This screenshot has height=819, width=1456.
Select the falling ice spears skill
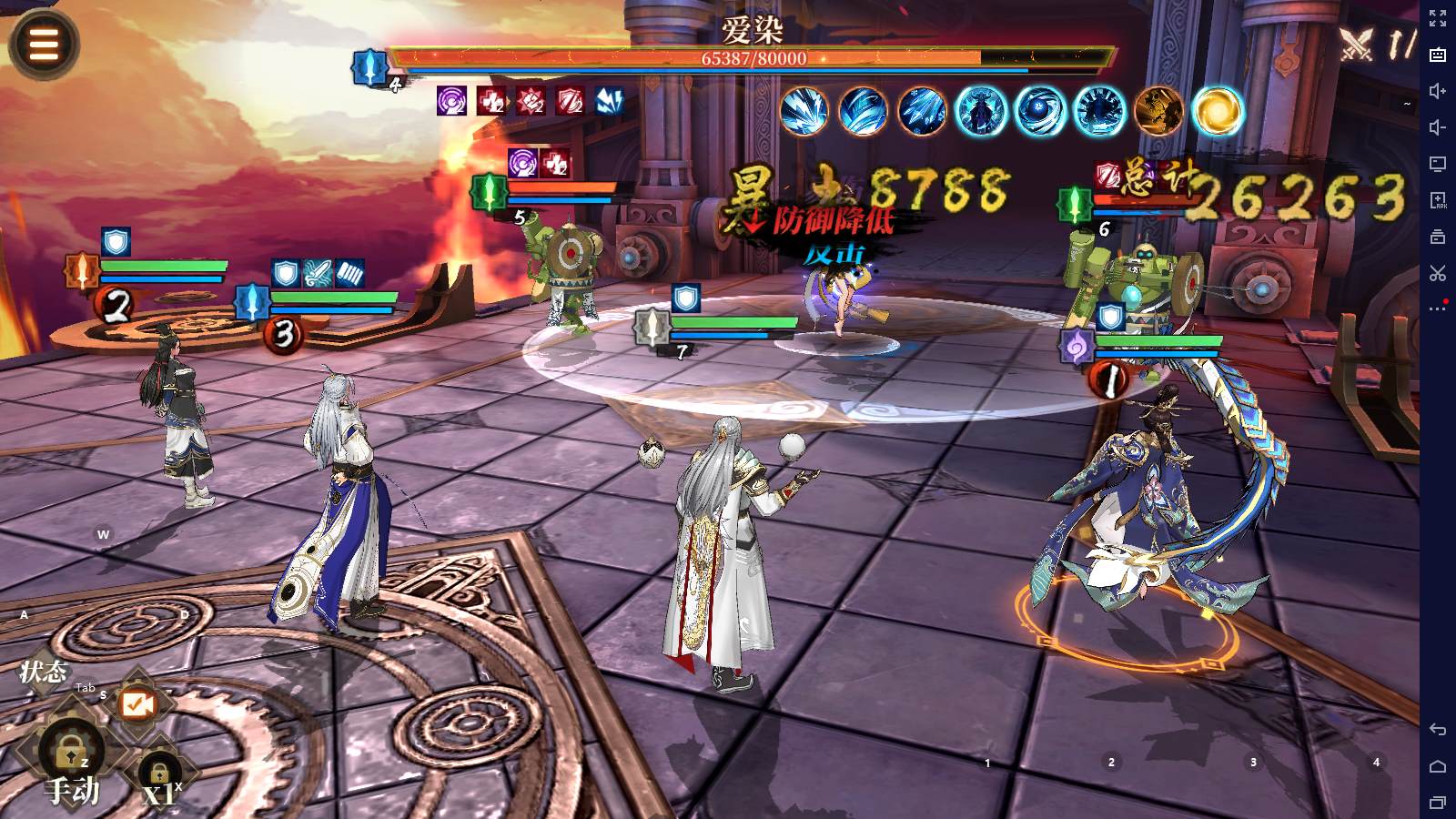click(x=922, y=111)
